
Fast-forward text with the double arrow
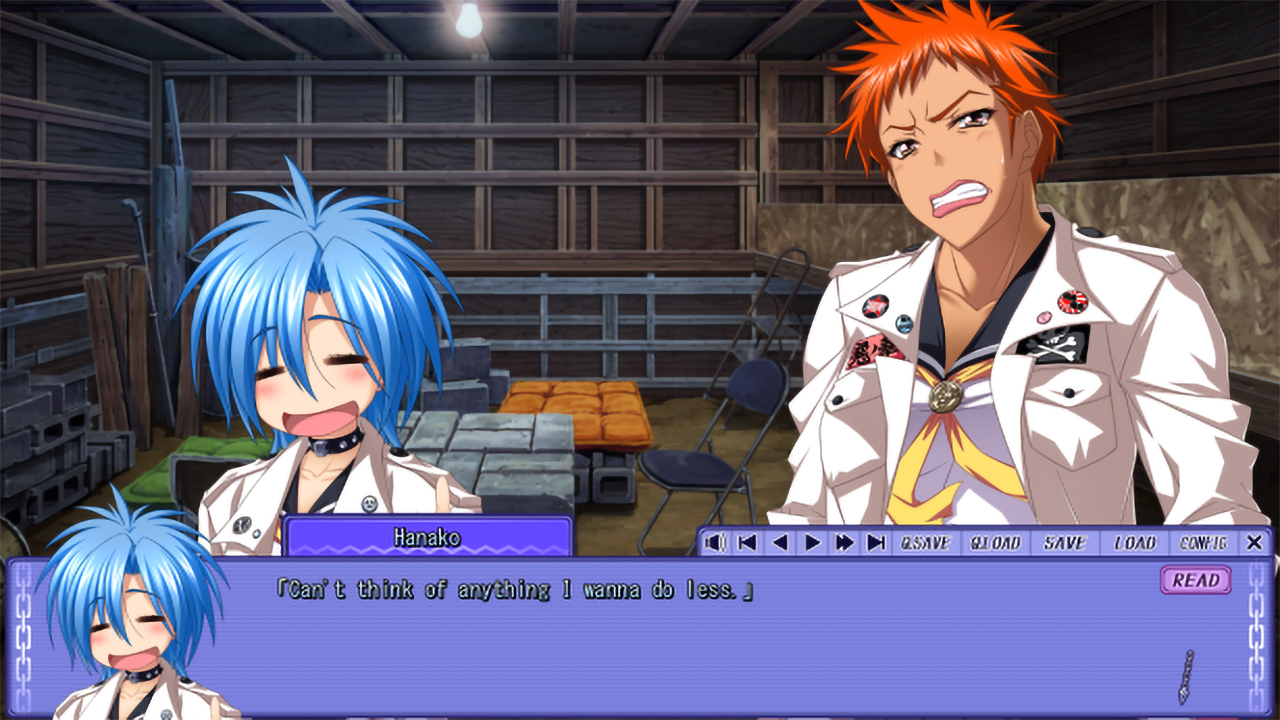pos(845,543)
